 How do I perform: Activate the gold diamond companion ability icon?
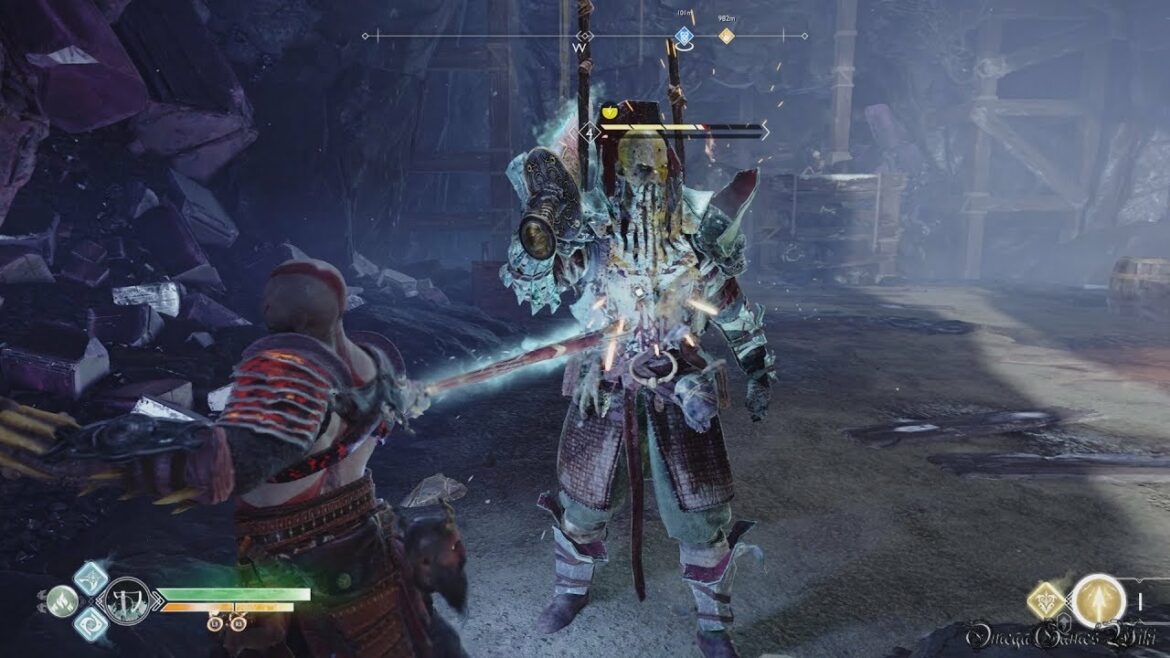(1047, 601)
